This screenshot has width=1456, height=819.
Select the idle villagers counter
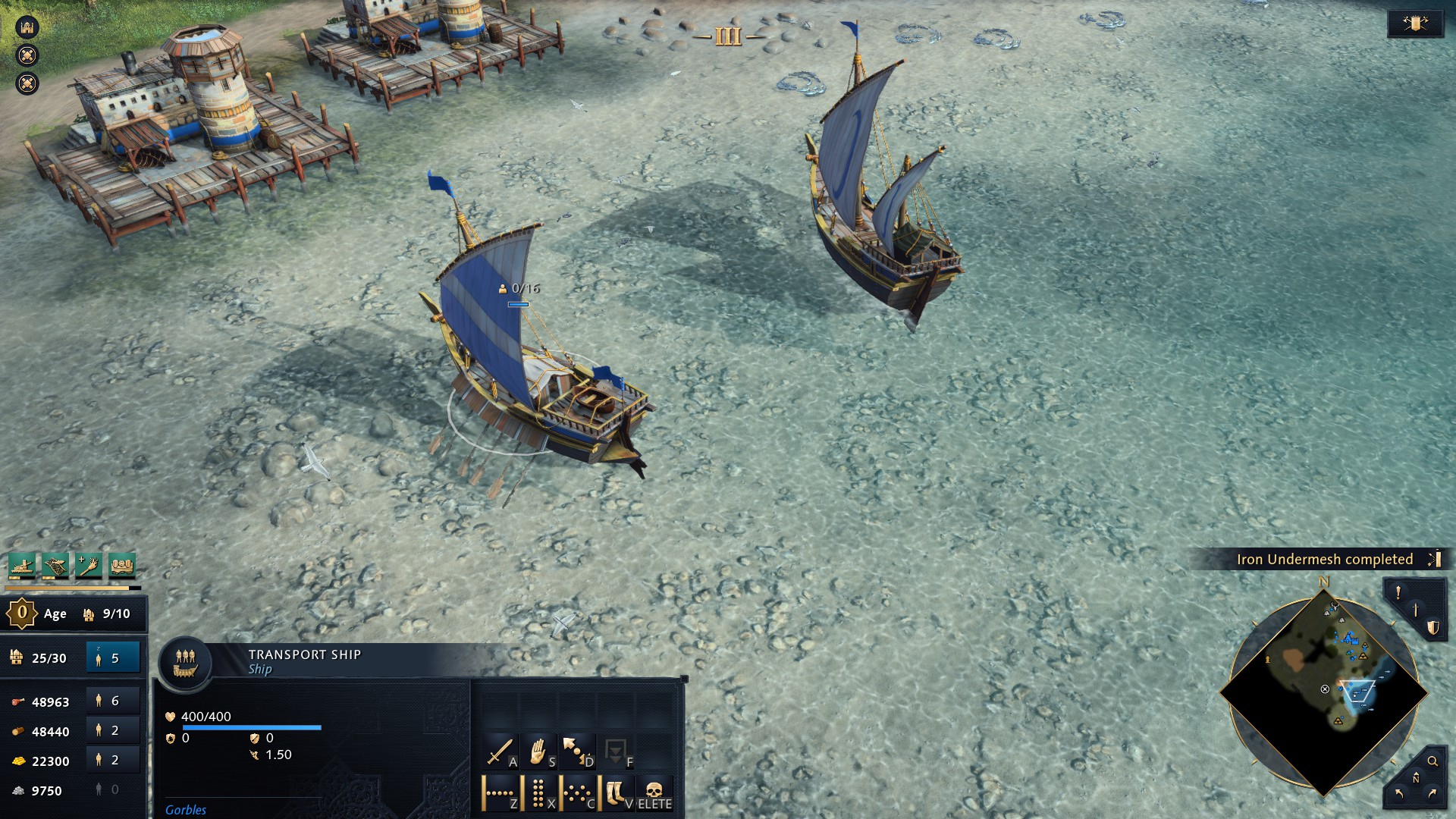113,658
